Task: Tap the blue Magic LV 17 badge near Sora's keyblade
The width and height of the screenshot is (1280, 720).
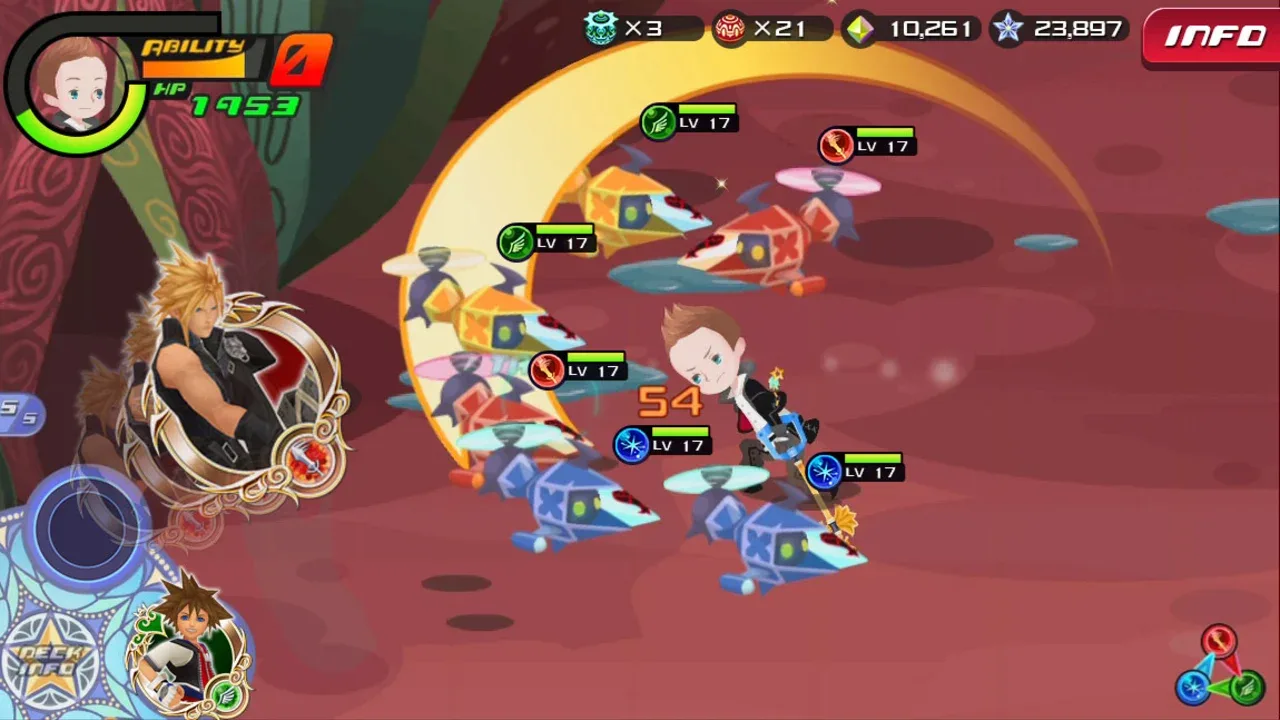Action: 825,470
